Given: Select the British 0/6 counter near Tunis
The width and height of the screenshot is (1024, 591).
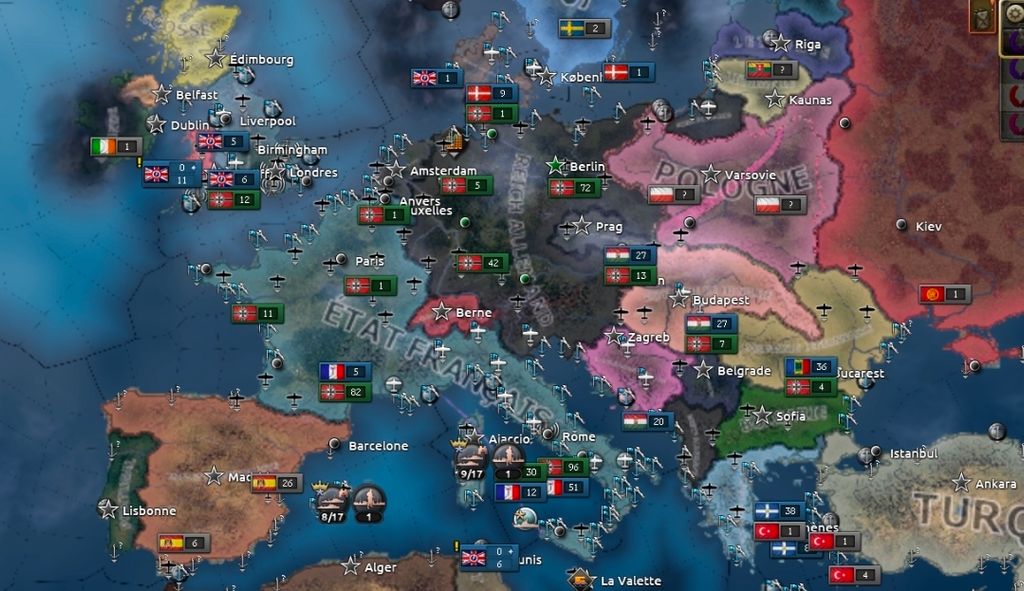Looking at the screenshot, I should (487, 557).
